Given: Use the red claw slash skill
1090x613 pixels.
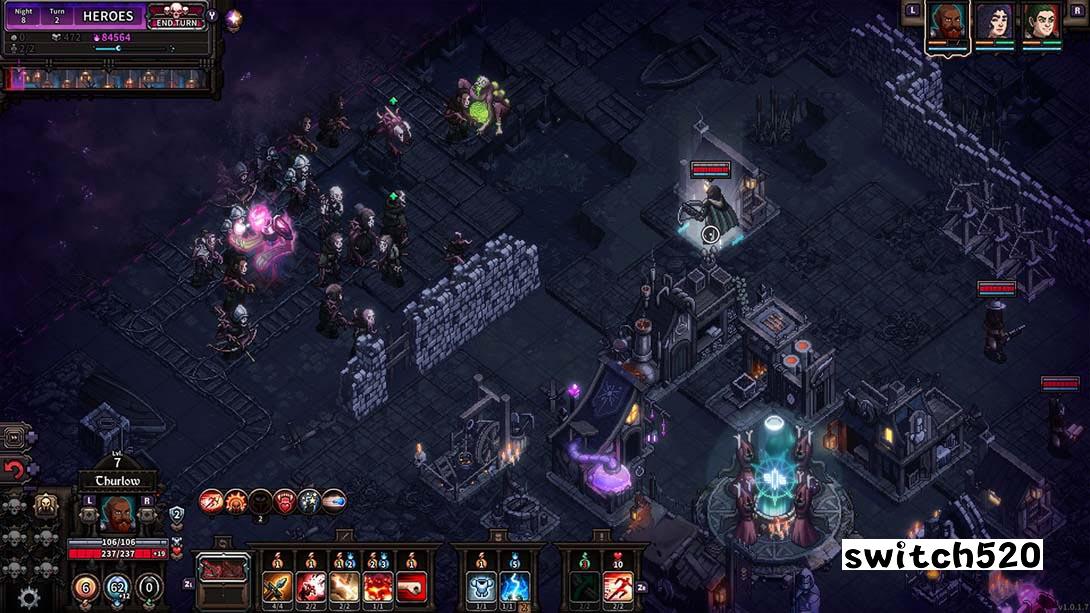Looking at the screenshot, I should click(x=311, y=584).
